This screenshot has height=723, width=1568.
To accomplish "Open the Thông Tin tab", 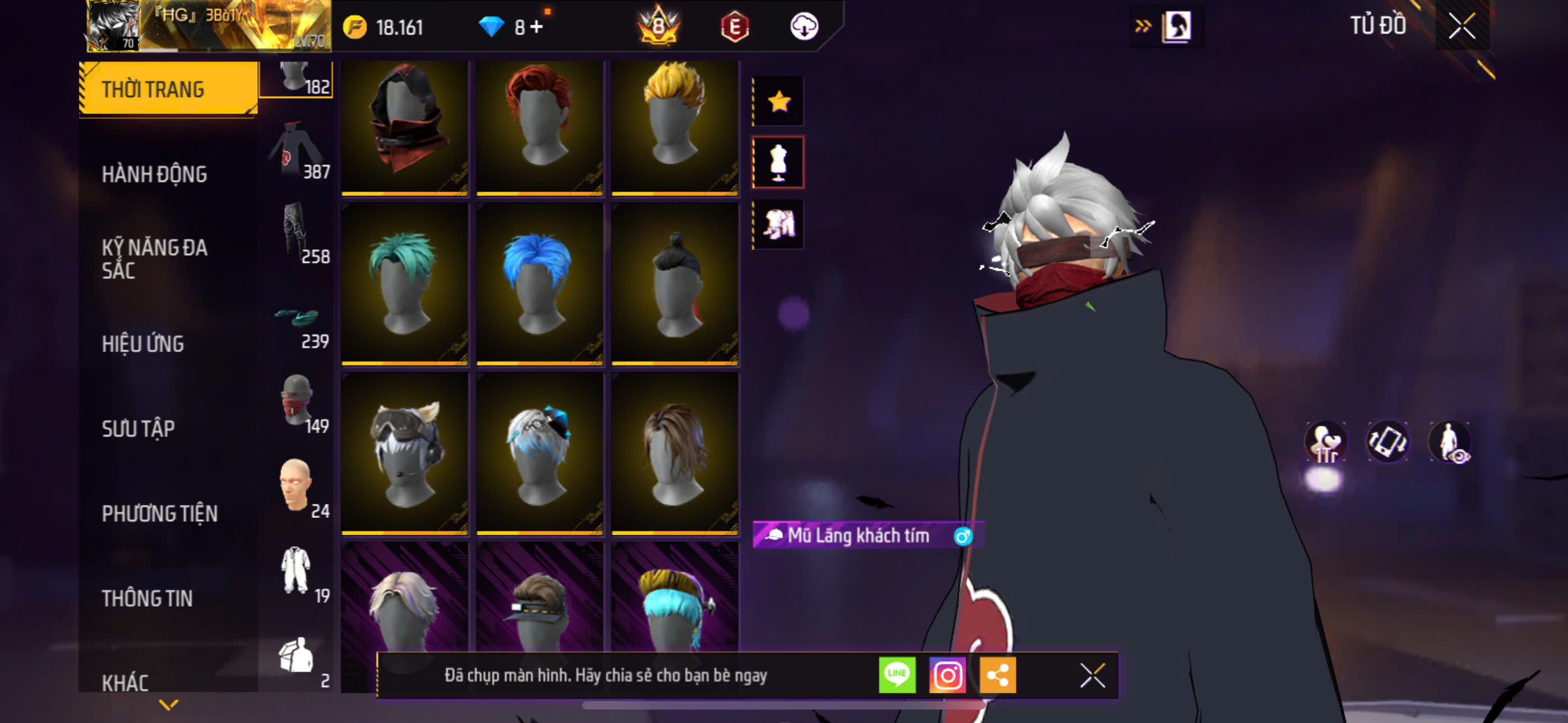I will pyautogui.click(x=147, y=597).
